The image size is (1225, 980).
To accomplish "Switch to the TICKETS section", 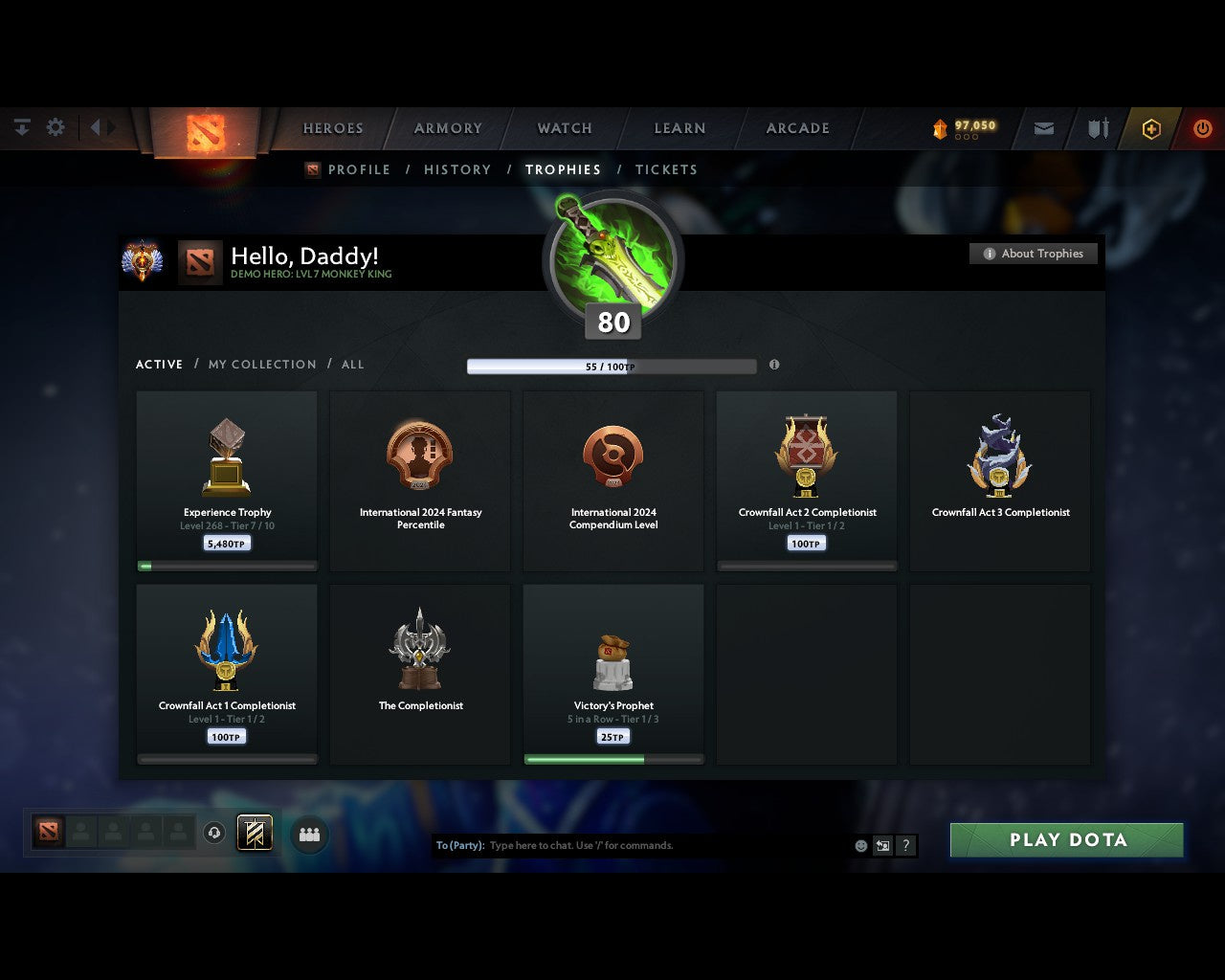I will (666, 169).
